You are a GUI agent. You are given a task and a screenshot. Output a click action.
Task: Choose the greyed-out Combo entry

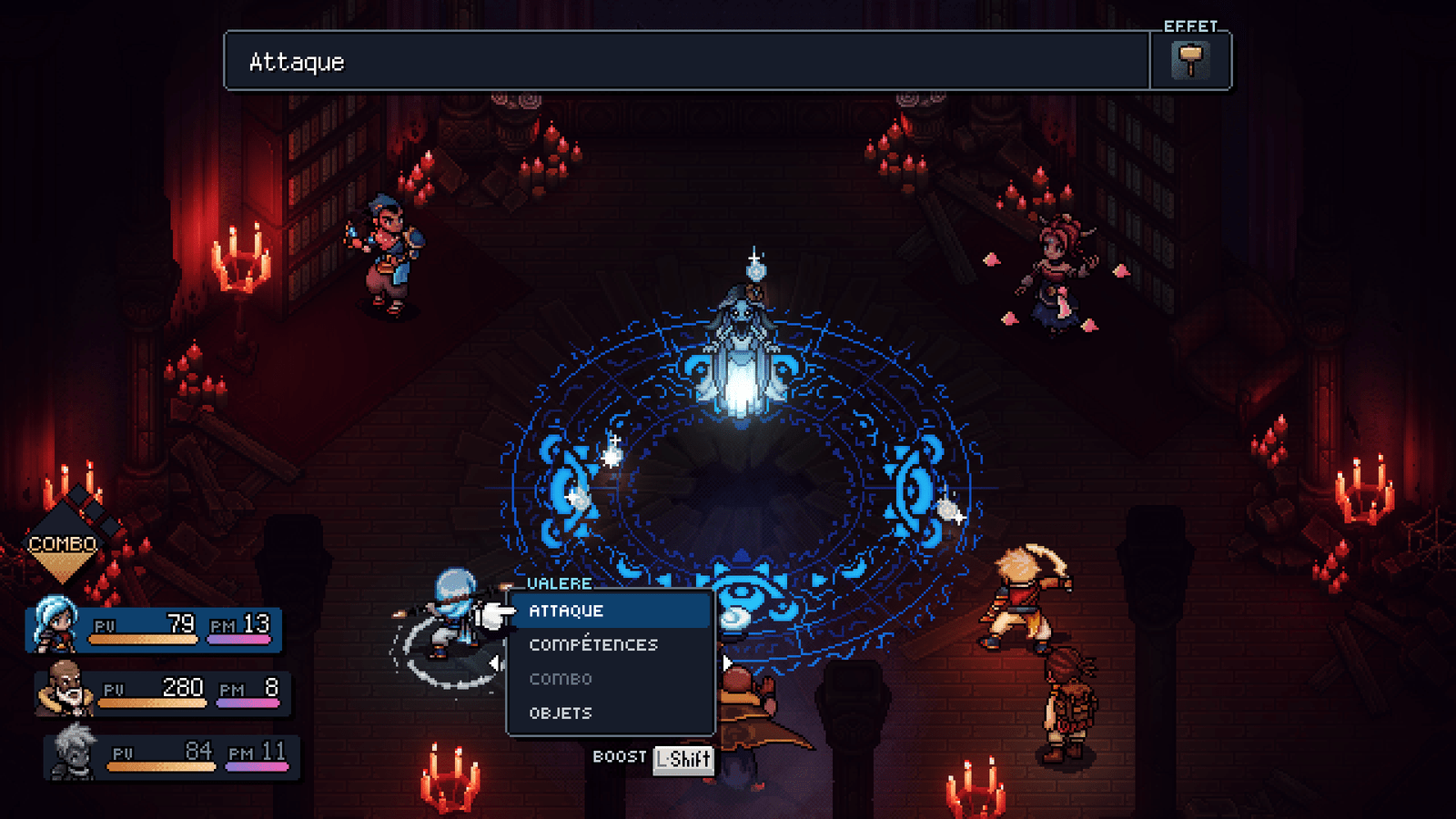pos(561,679)
